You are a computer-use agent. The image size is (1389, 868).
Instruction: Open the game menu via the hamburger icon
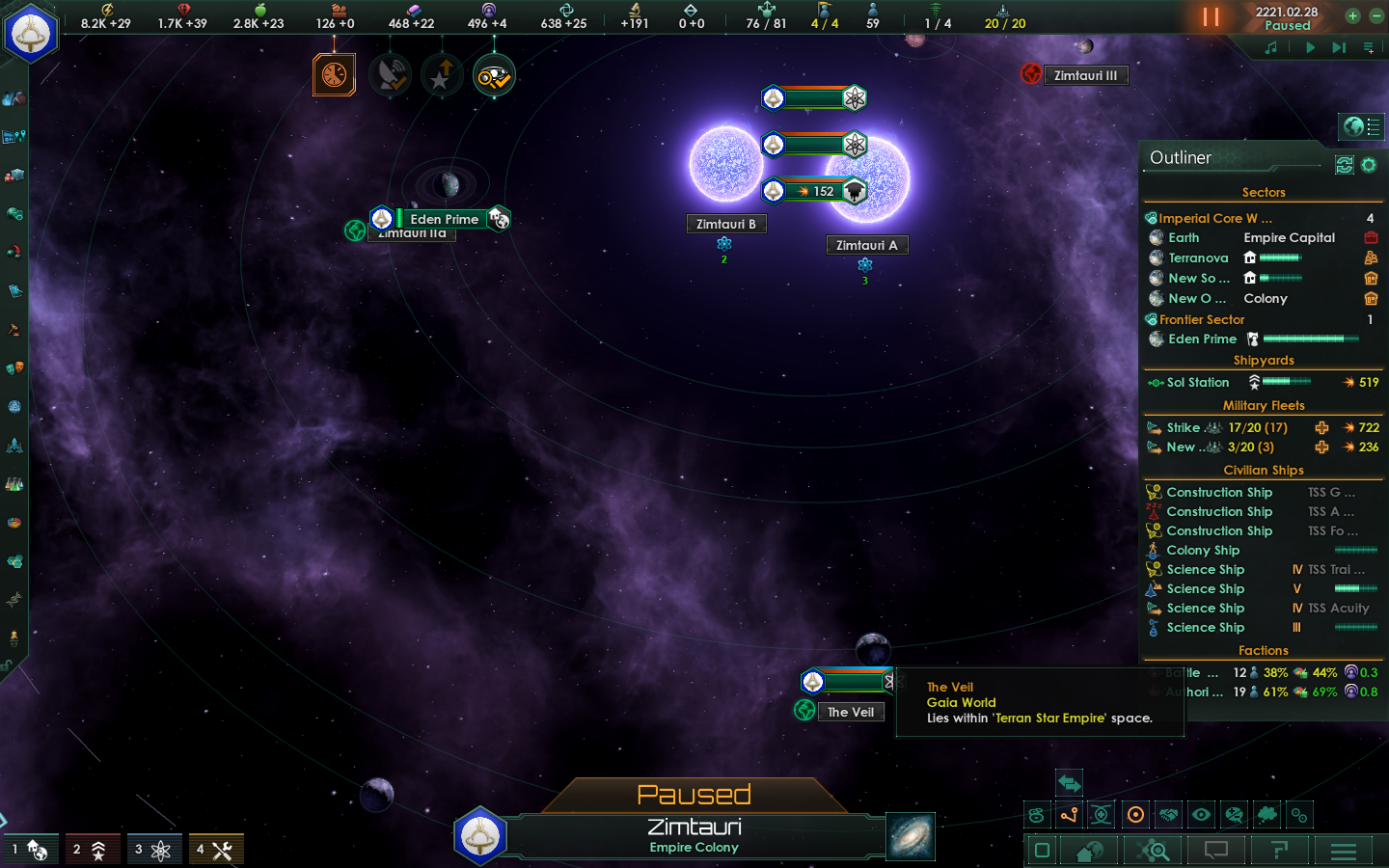click(x=1343, y=850)
